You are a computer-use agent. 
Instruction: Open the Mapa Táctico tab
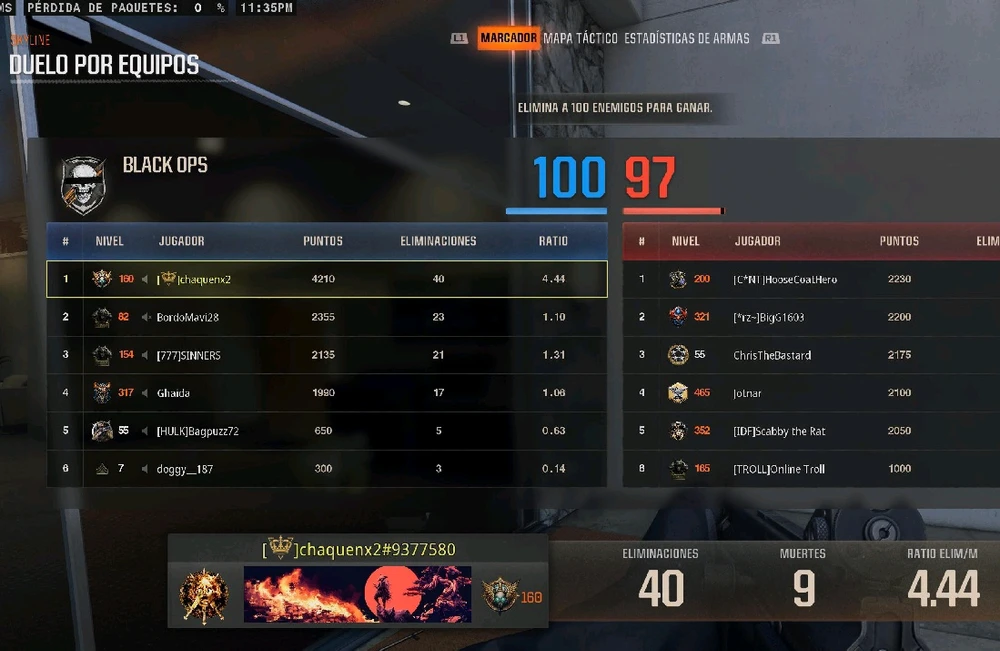pyautogui.click(x=581, y=38)
